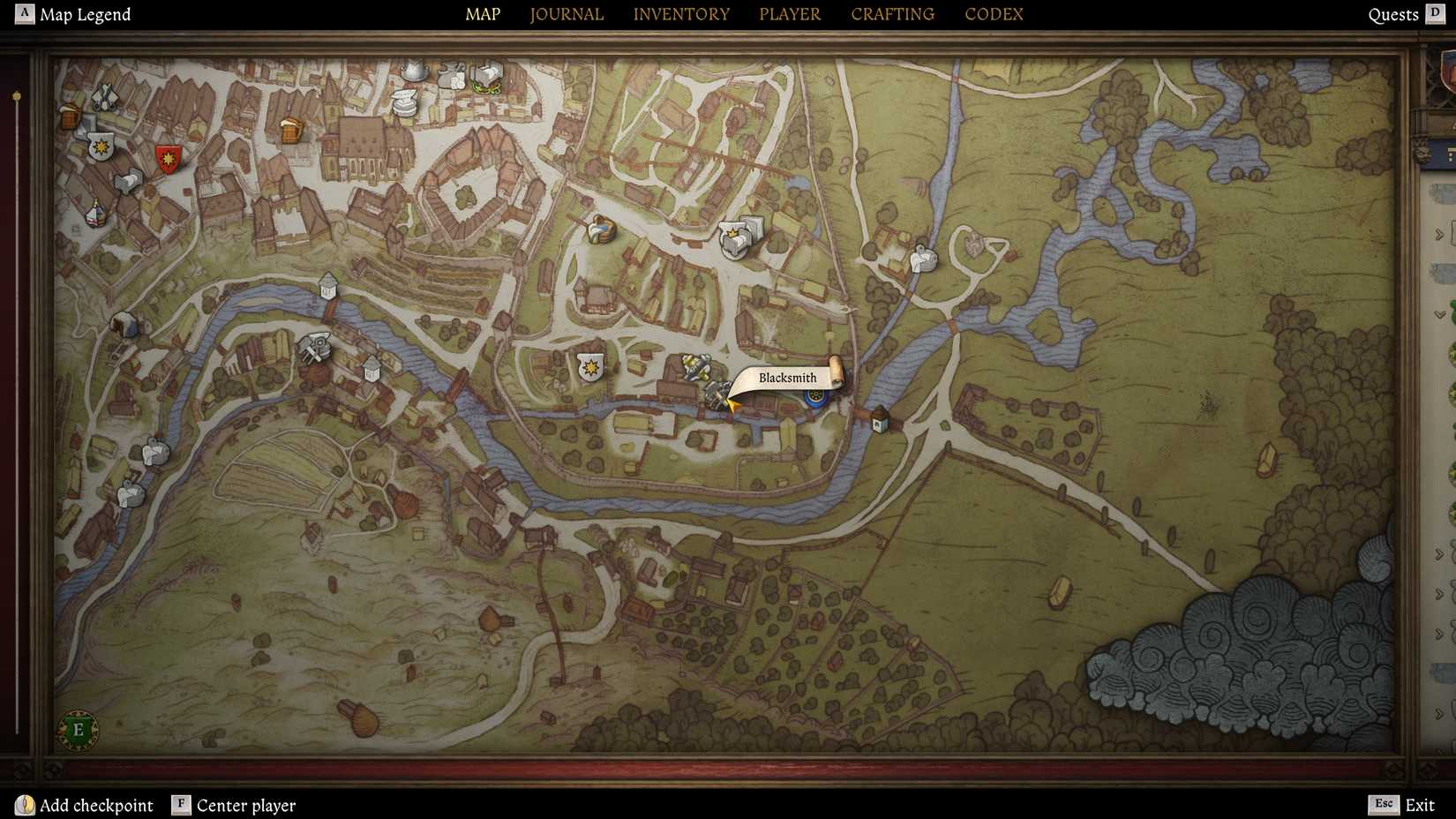Open the CRAFTING screen
The width and height of the screenshot is (1456, 819).
pyautogui.click(x=892, y=14)
